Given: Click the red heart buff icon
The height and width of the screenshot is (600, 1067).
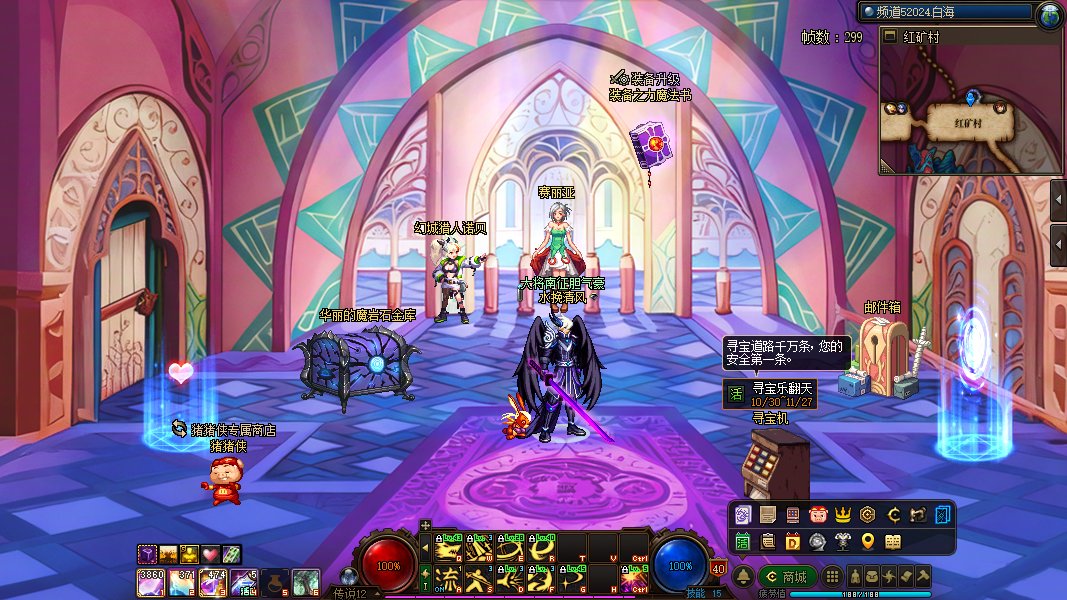Looking at the screenshot, I should tap(210, 553).
